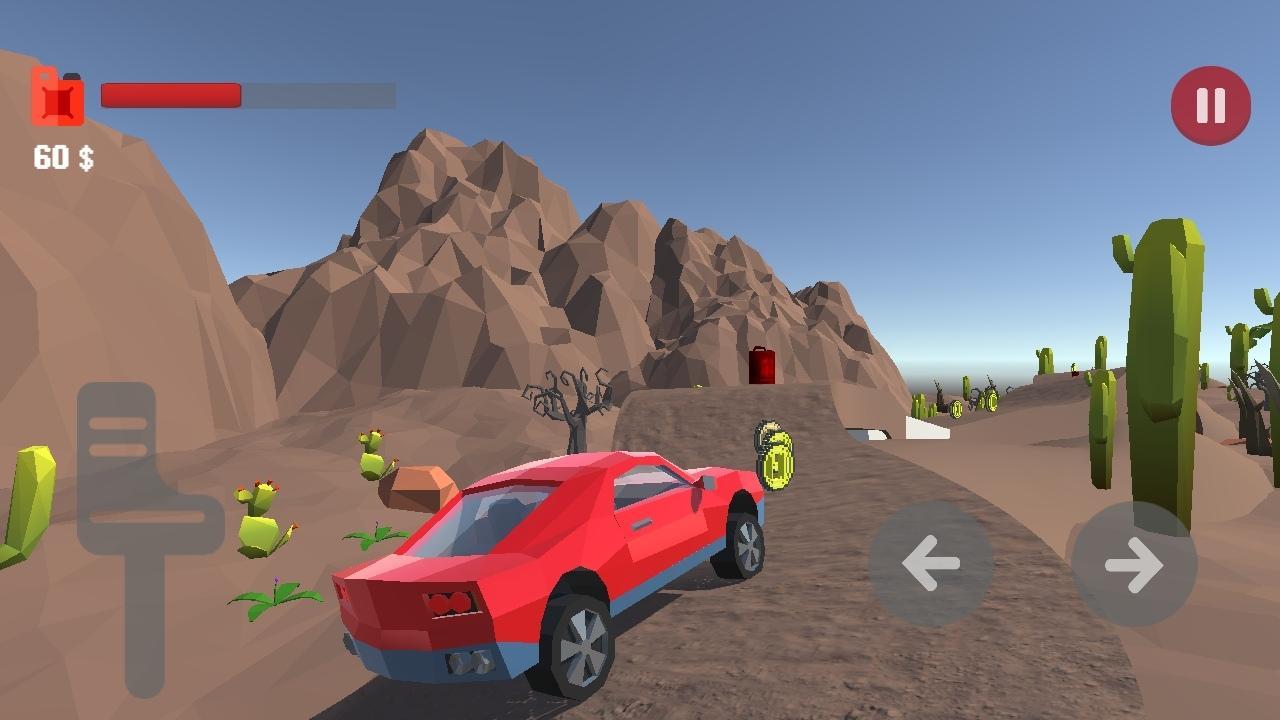Click the red fuel progress bar
Image resolution: width=1280 pixels, height=720 pixels.
coord(170,95)
